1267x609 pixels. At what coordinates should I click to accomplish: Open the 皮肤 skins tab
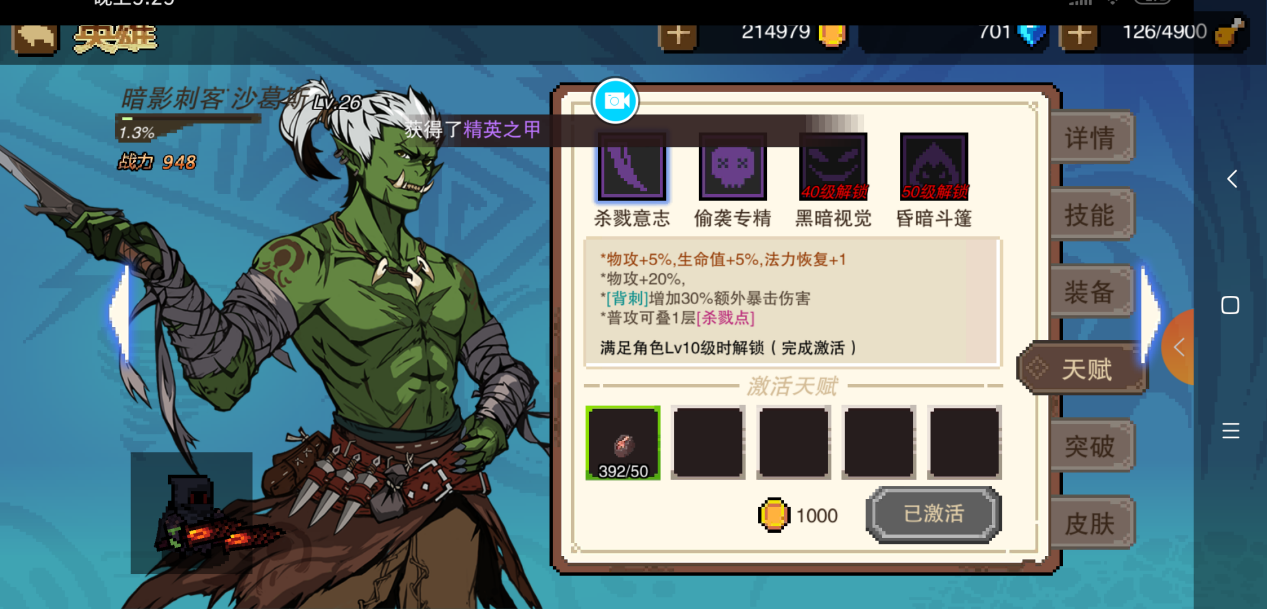[x=1090, y=523]
